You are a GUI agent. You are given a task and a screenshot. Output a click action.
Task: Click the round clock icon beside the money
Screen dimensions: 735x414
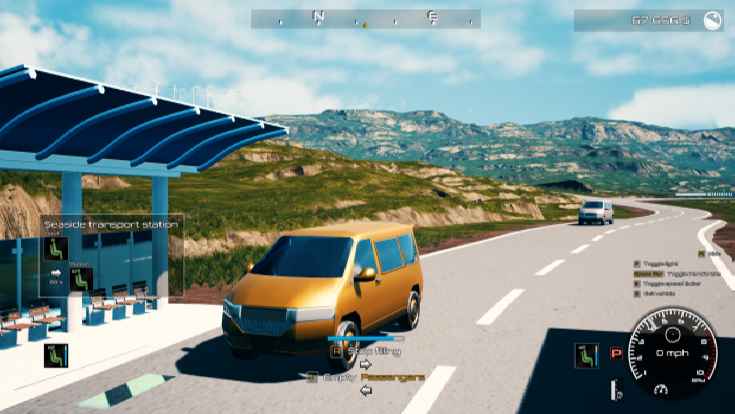point(712,21)
